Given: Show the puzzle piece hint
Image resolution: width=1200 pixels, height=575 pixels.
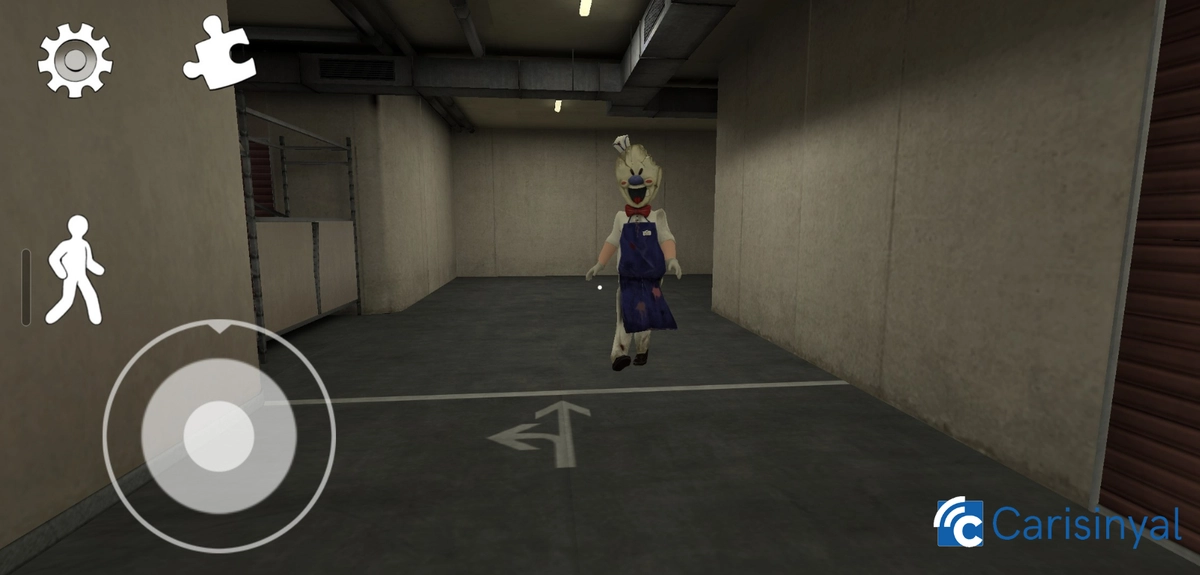Looking at the screenshot, I should point(220,50).
